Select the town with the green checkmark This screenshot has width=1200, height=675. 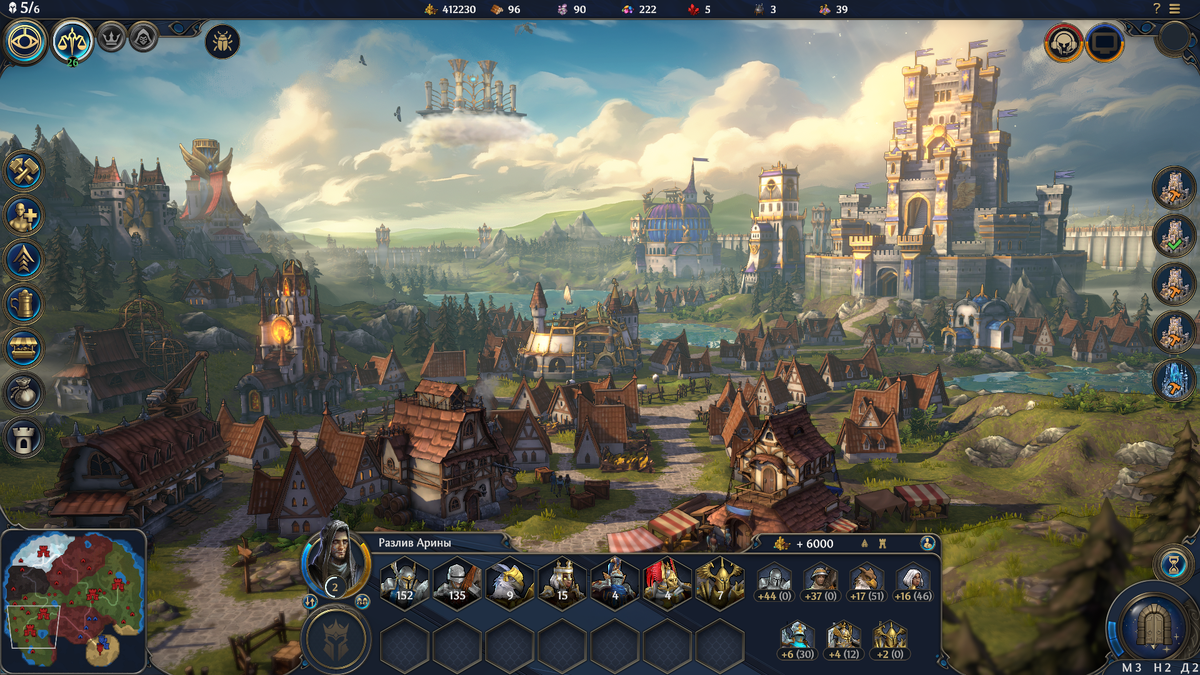1174,236
